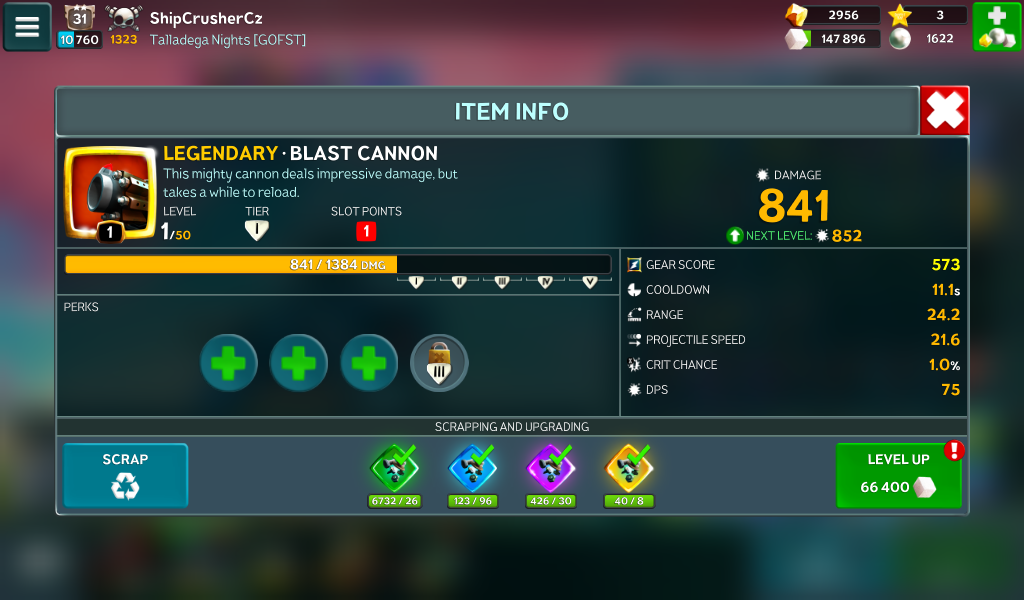Select the blue upgrade part 123/96
This screenshot has width=1024, height=600.
[x=473, y=468]
